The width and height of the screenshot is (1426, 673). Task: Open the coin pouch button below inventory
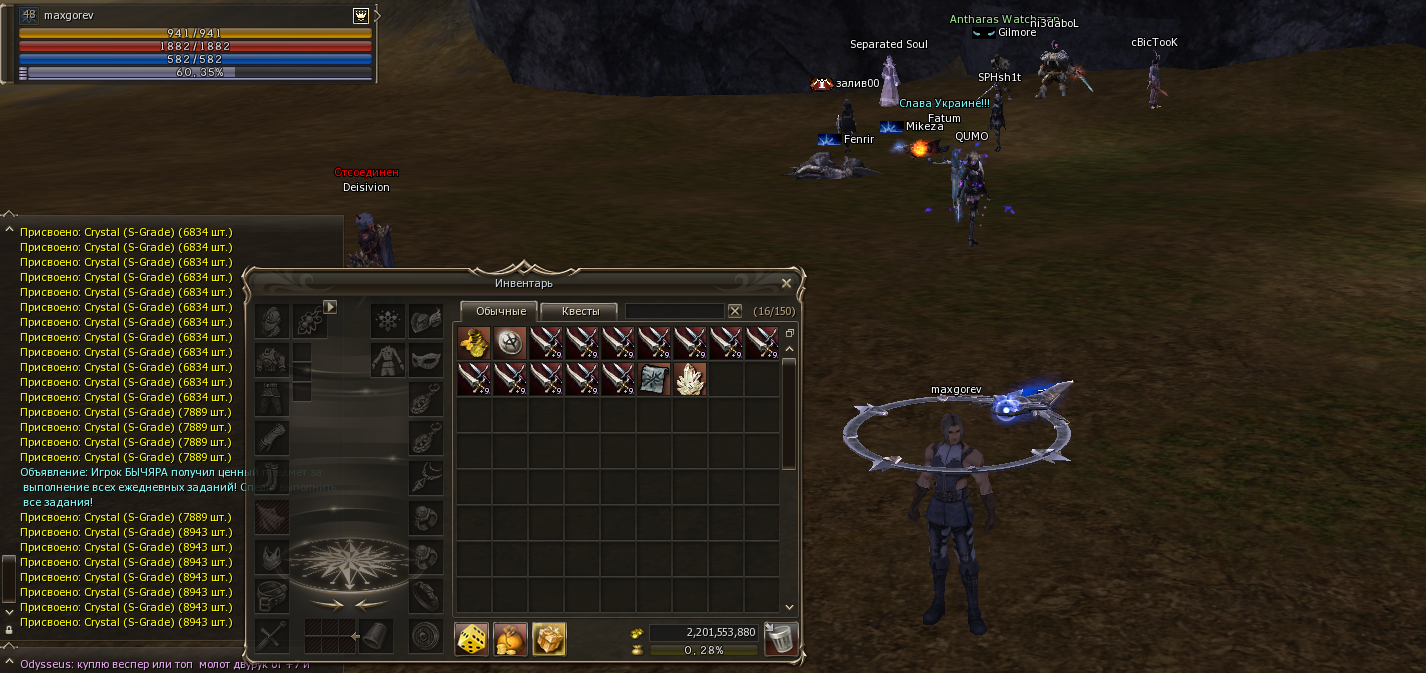510,638
